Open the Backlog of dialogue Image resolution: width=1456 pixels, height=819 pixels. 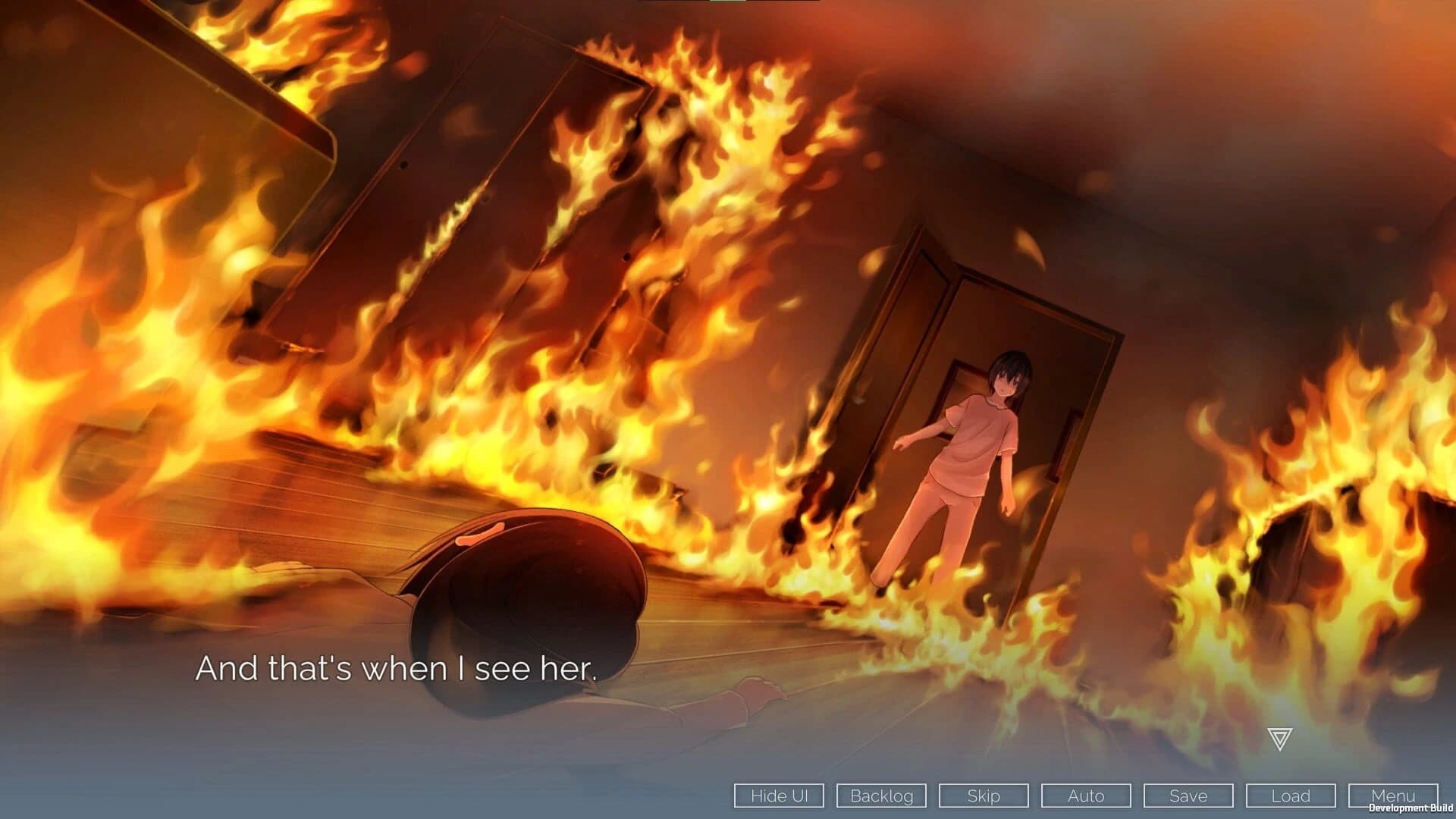881,796
